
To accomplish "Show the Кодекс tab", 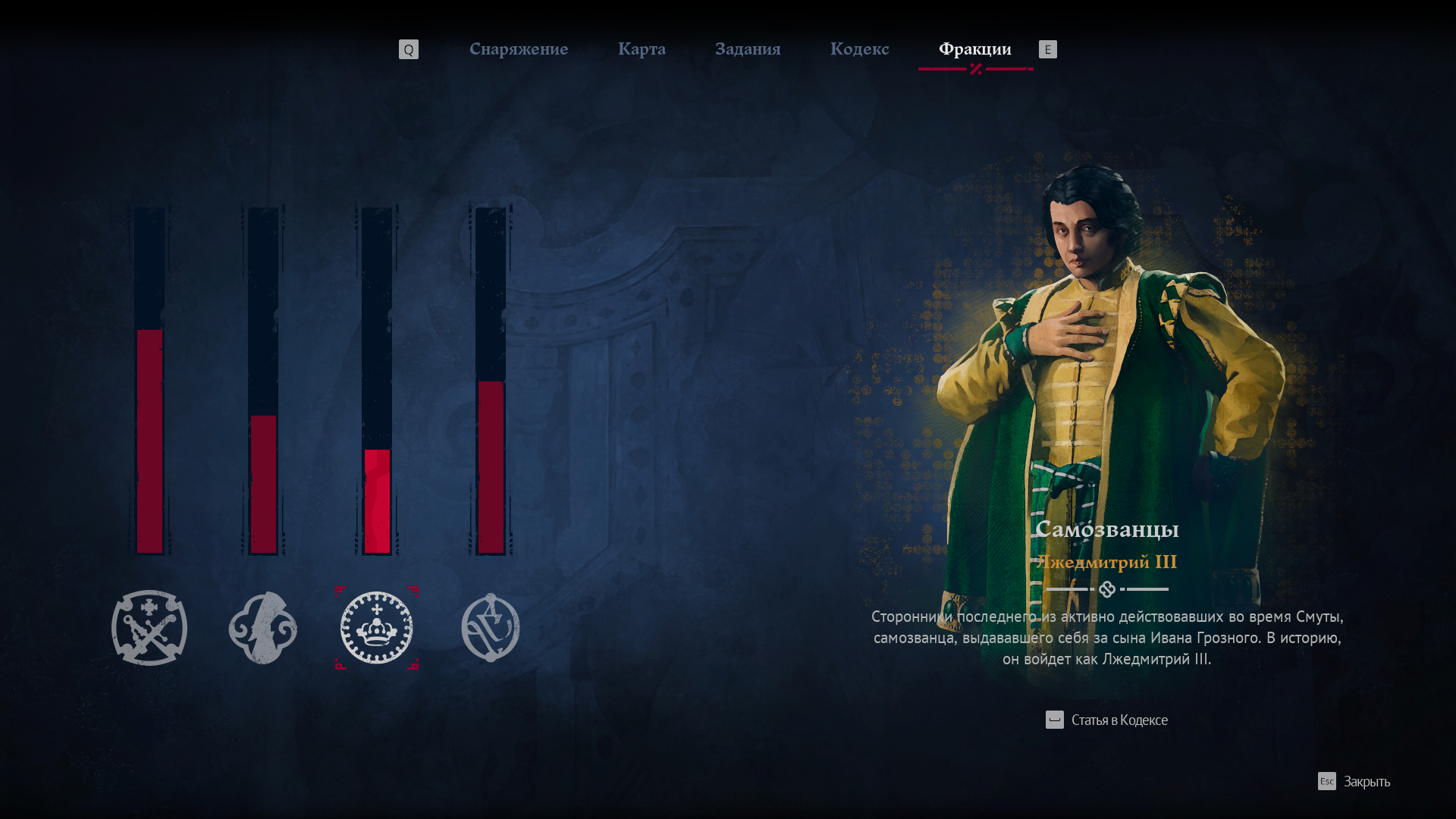I will tap(859, 49).
